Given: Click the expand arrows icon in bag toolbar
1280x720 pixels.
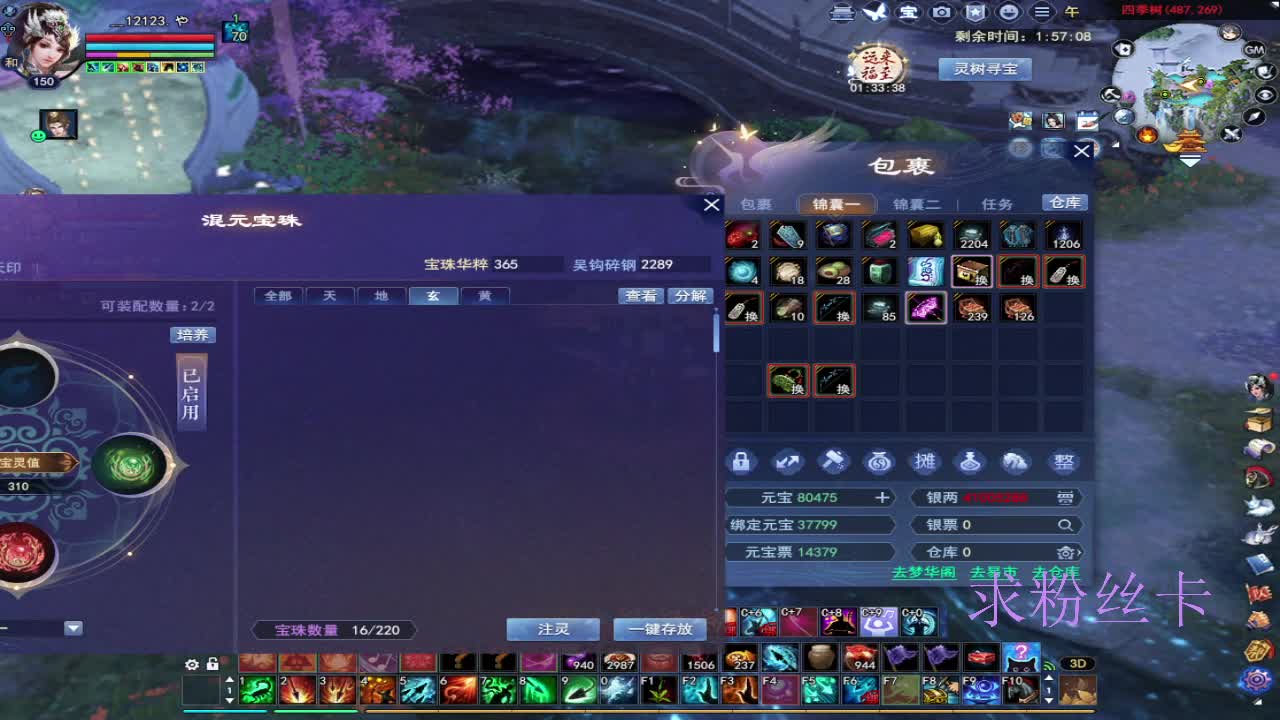Looking at the screenshot, I should coord(789,461).
